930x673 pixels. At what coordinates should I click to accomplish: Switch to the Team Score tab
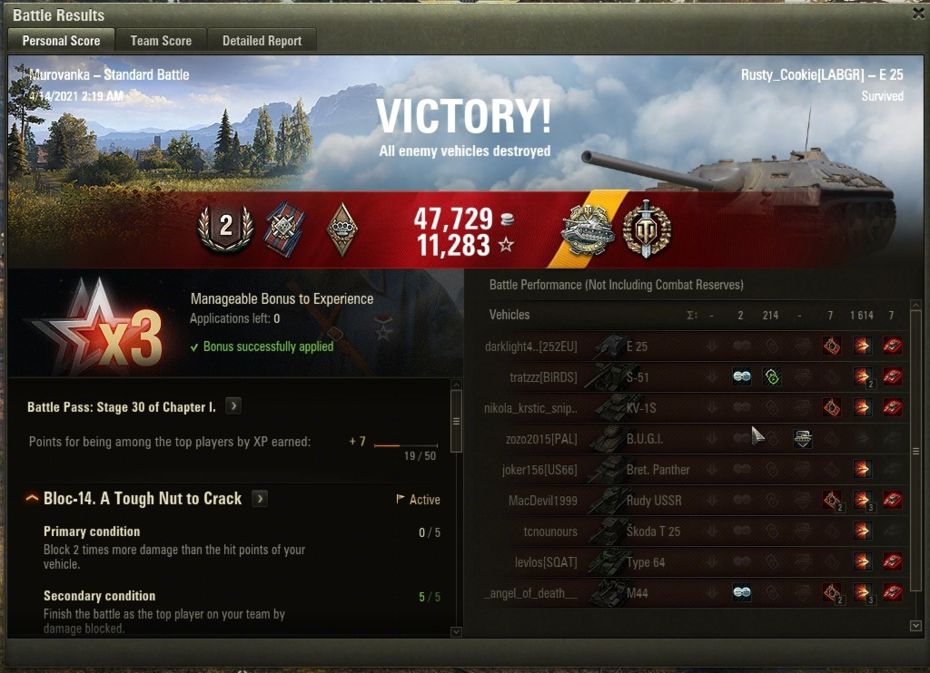[161, 41]
